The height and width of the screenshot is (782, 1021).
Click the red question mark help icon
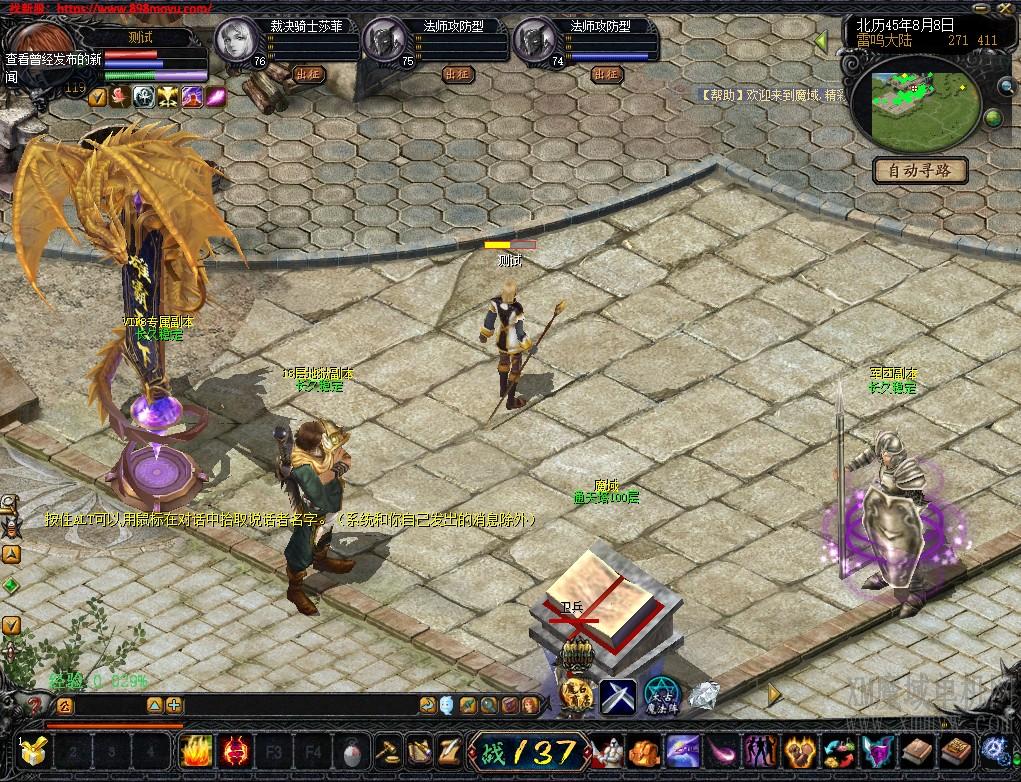33,705
